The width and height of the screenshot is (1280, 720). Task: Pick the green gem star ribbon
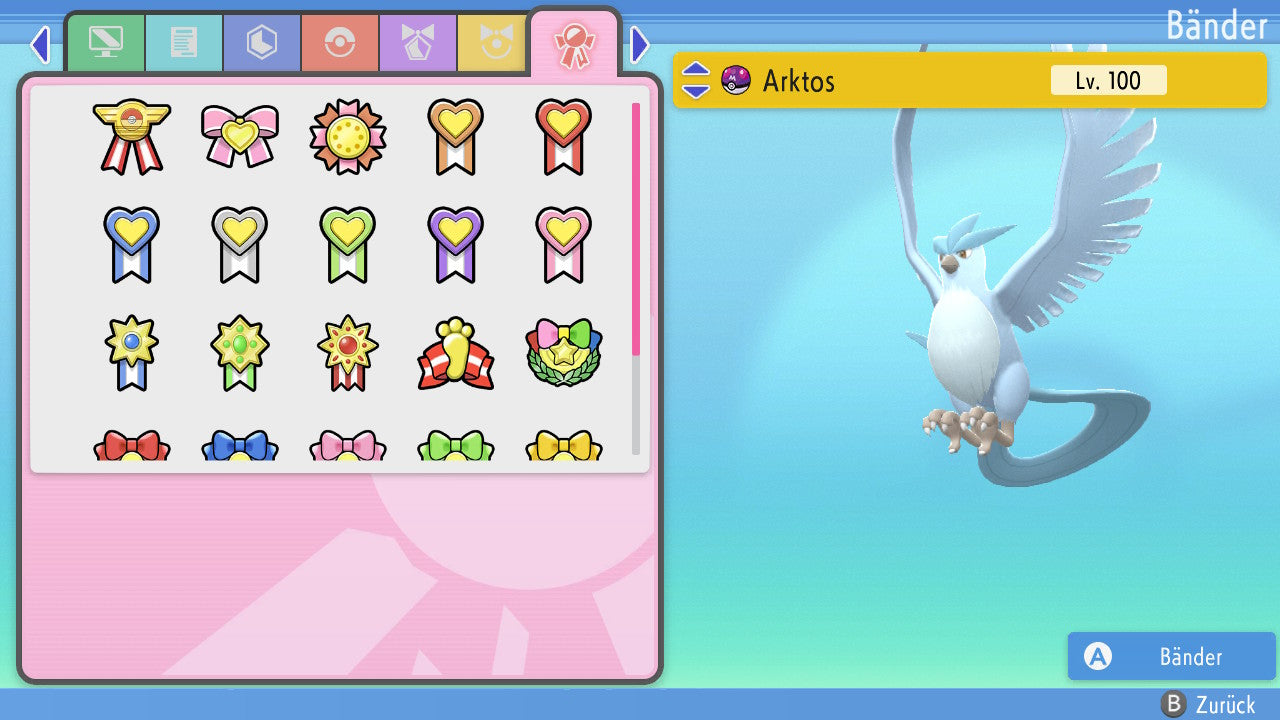[x=239, y=352]
